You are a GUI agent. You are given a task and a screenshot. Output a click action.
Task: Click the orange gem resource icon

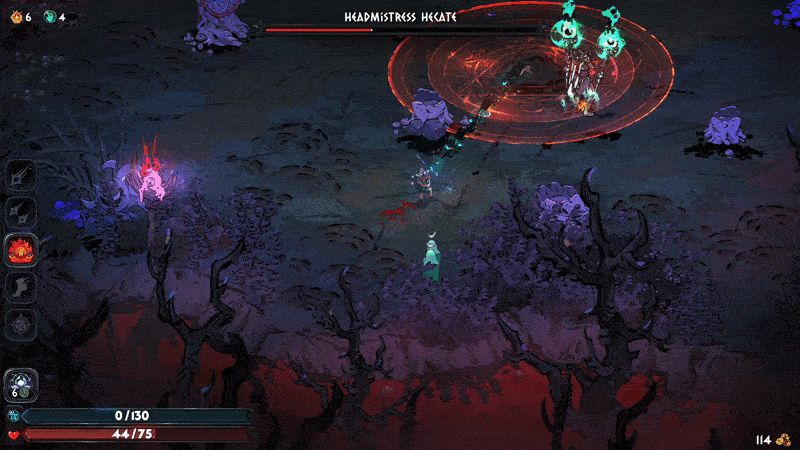[x=15, y=16]
